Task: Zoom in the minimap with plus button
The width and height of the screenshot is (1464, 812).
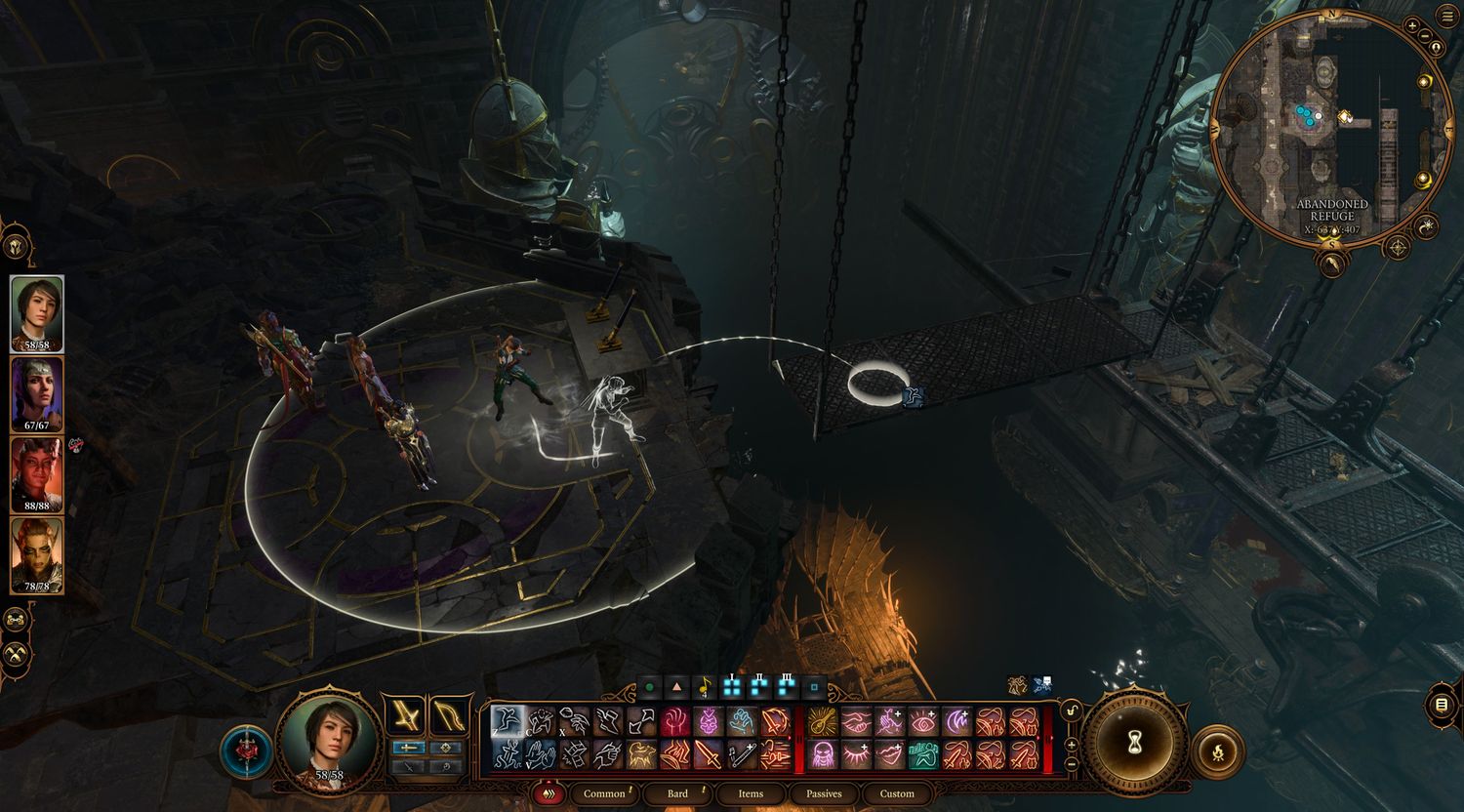Action: pos(1412,26)
